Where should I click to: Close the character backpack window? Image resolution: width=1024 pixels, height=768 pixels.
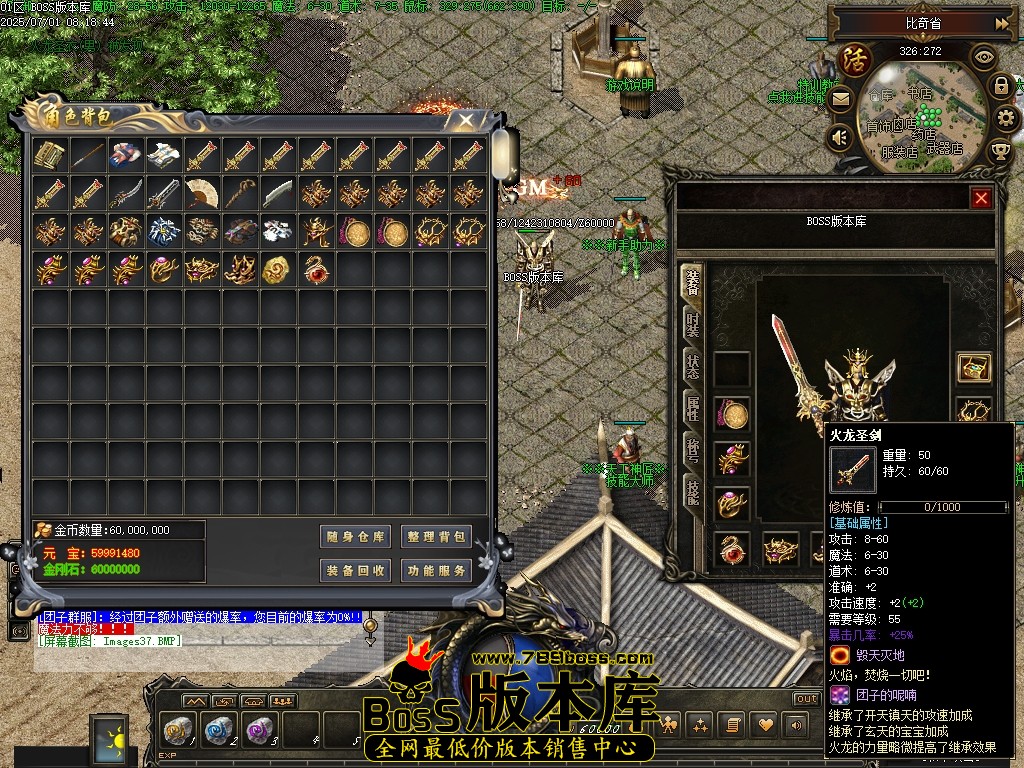tap(466, 121)
